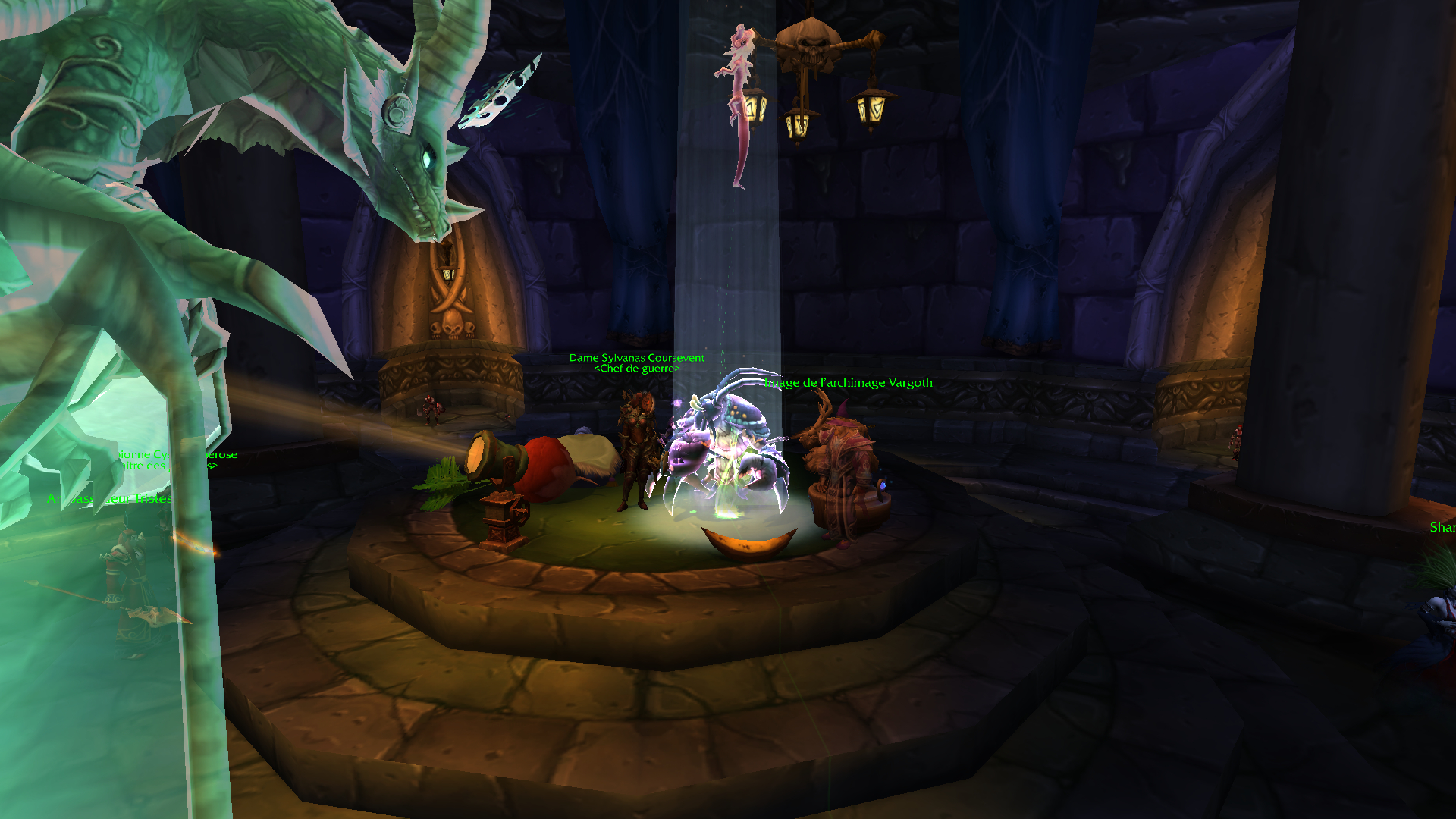The image size is (1456, 819).
Task: Select the Dame Sylvanas Coursevent name label
Action: coord(637,358)
